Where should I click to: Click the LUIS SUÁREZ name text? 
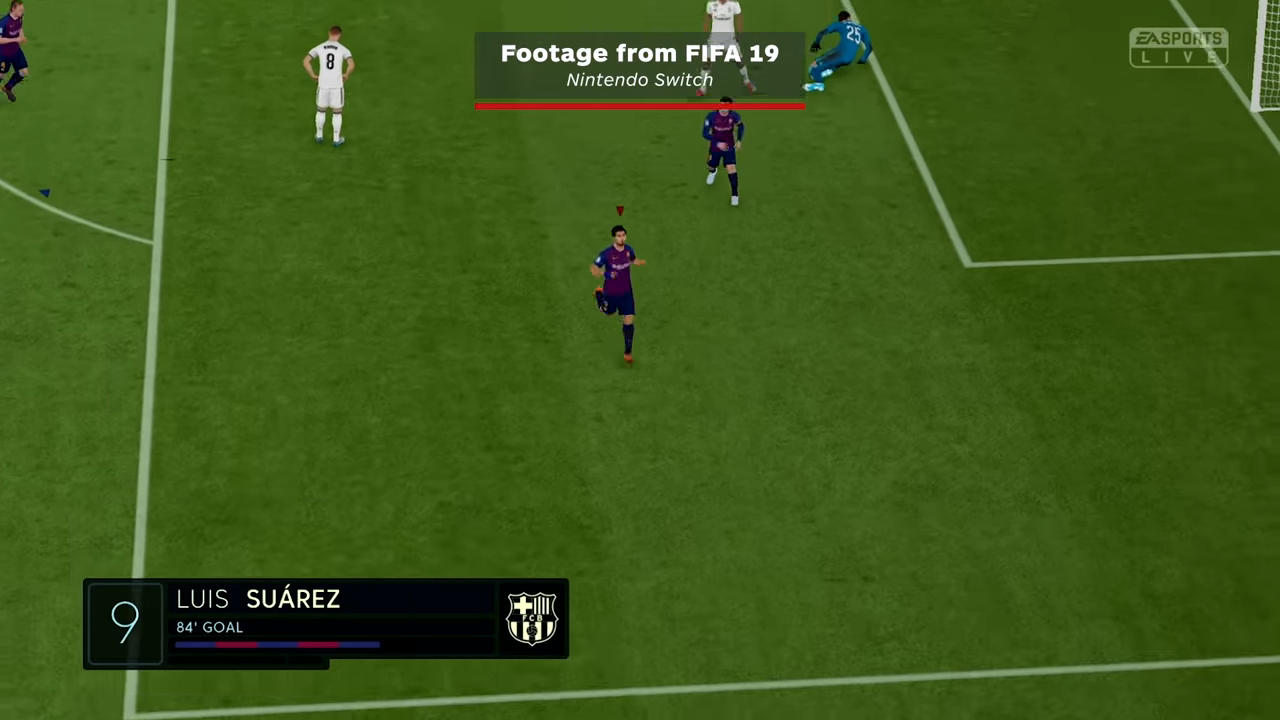tap(258, 599)
